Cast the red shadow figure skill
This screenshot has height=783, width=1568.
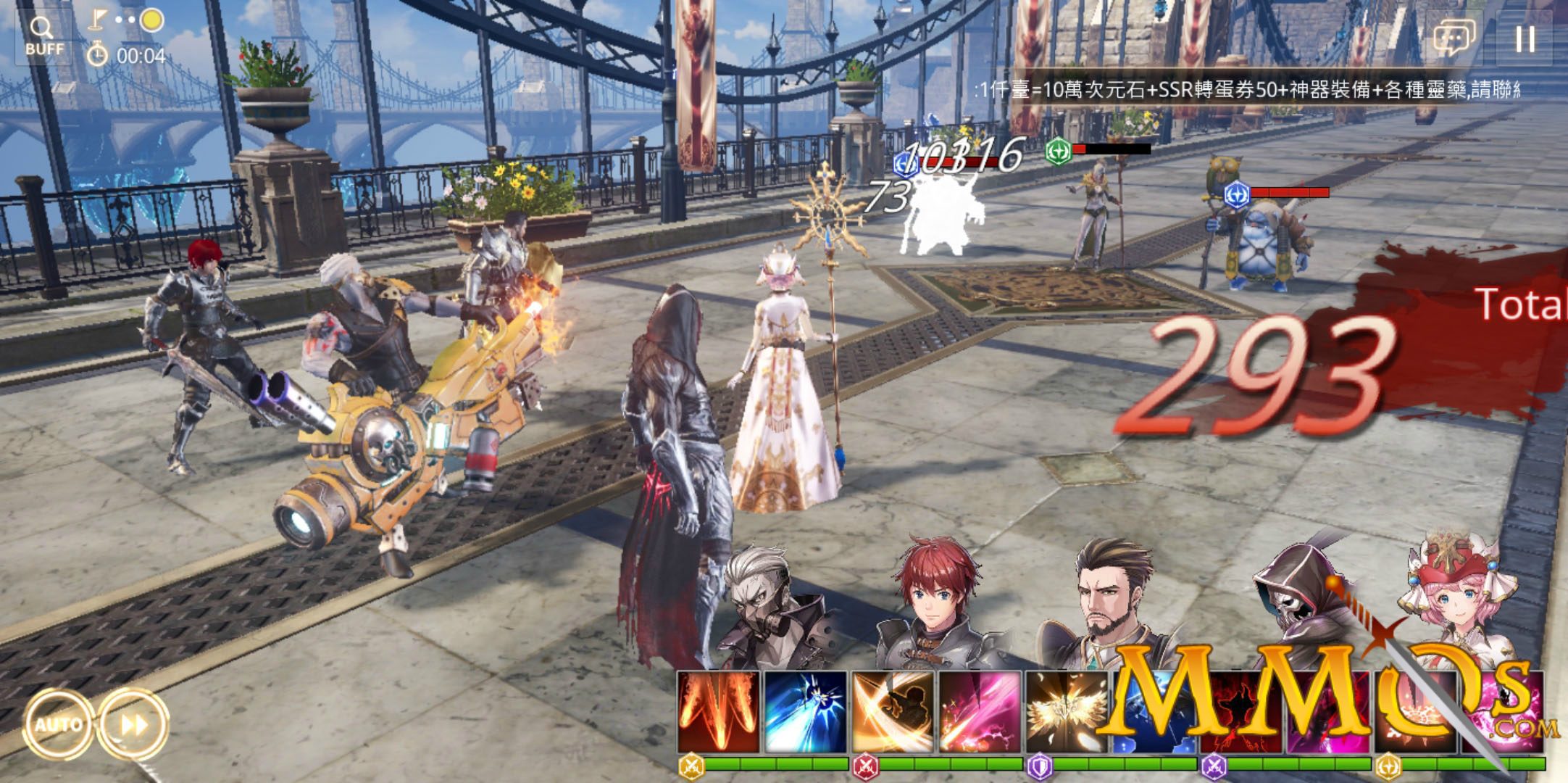(1240, 712)
